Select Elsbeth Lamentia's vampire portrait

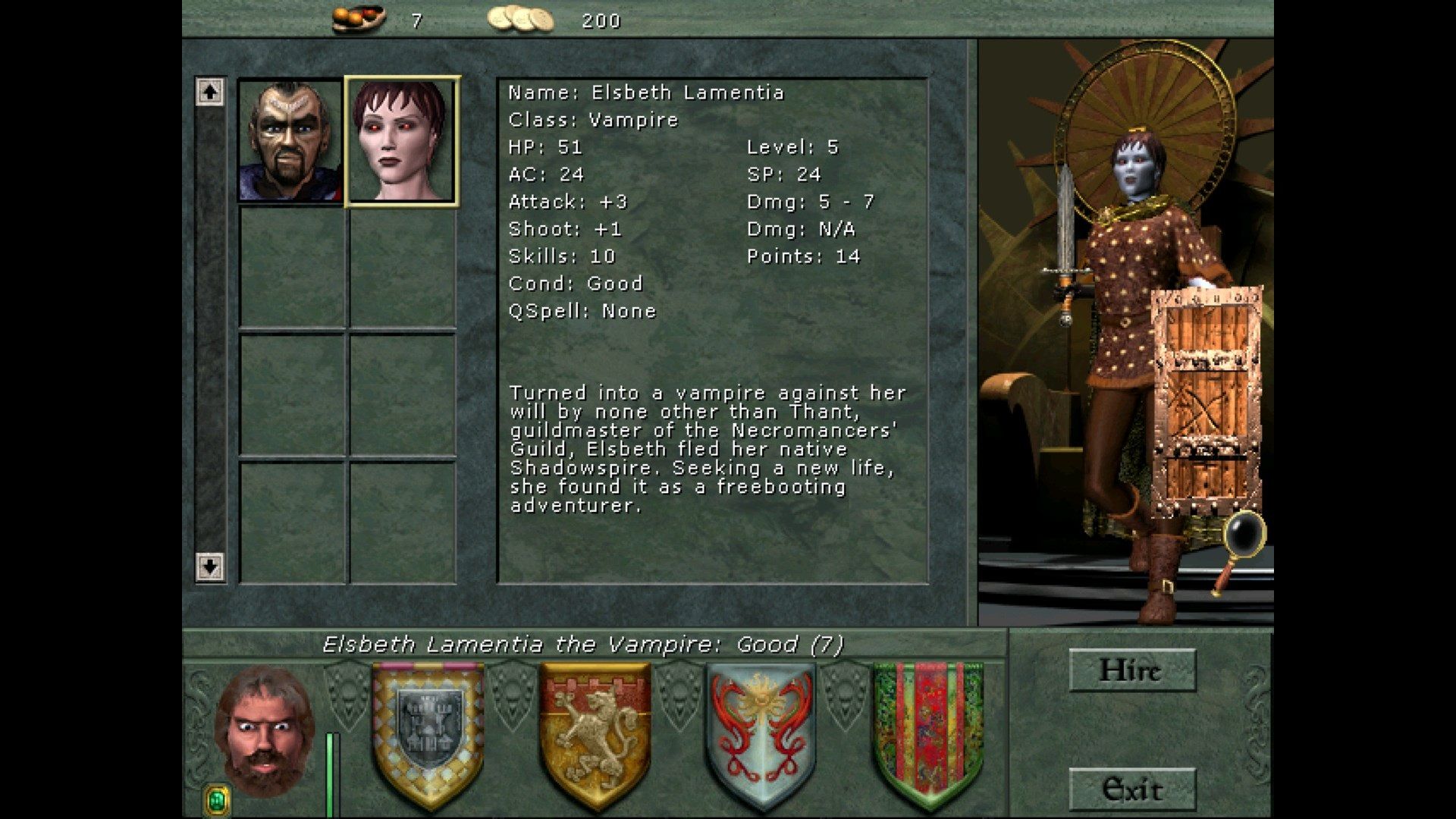[402, 141]
